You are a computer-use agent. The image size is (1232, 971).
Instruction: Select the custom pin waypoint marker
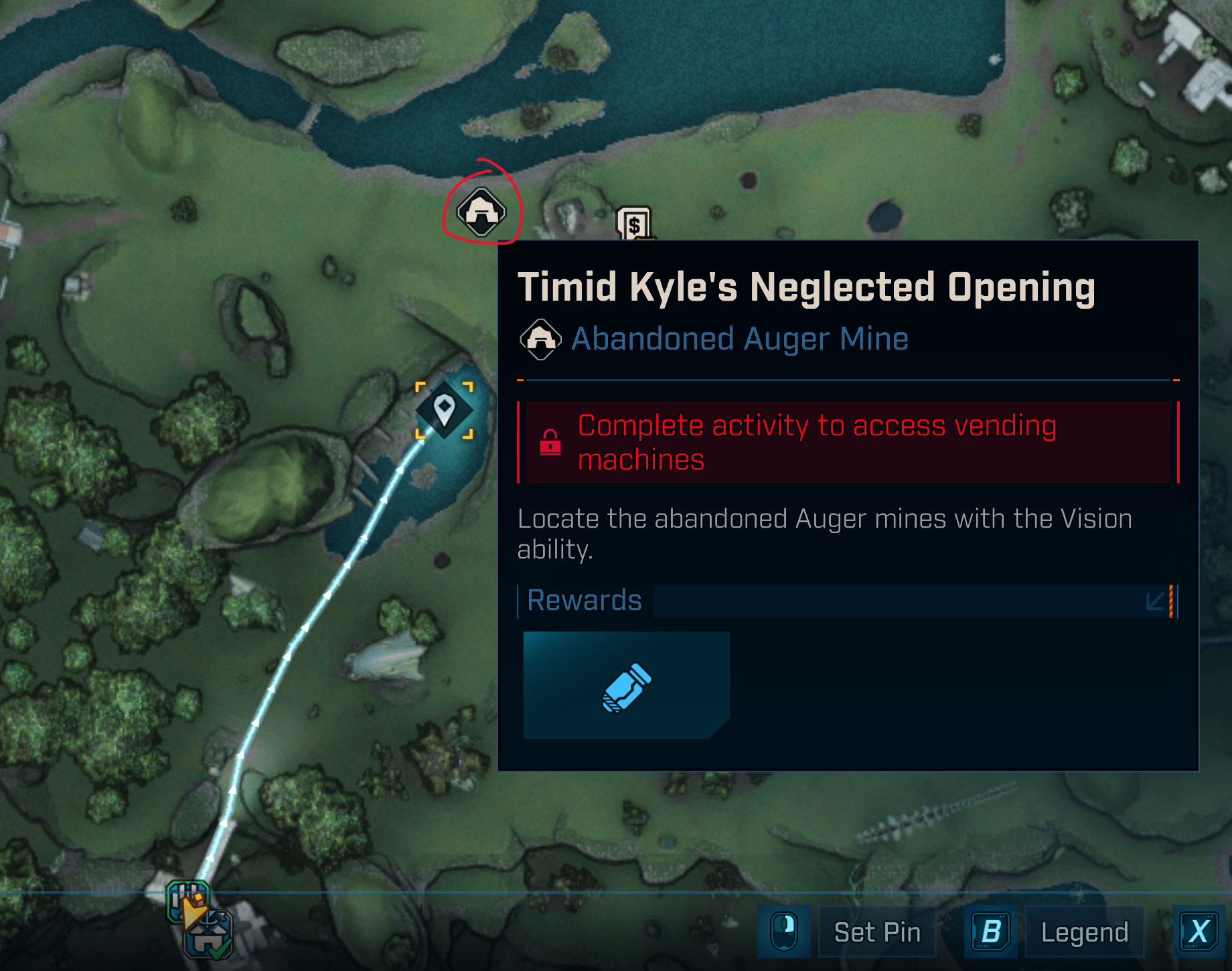click(x=444, y=410)
